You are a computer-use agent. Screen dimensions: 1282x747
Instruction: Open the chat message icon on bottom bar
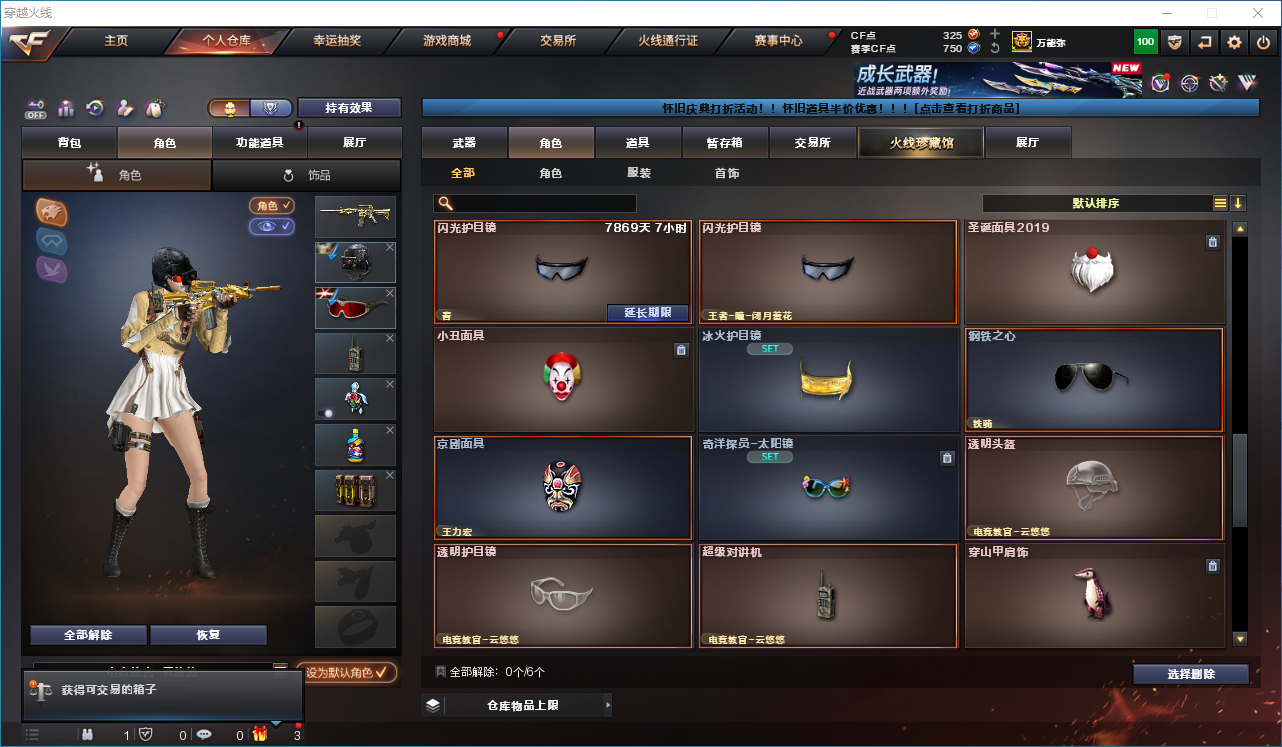pyautogui.click(x=203, y=733)
